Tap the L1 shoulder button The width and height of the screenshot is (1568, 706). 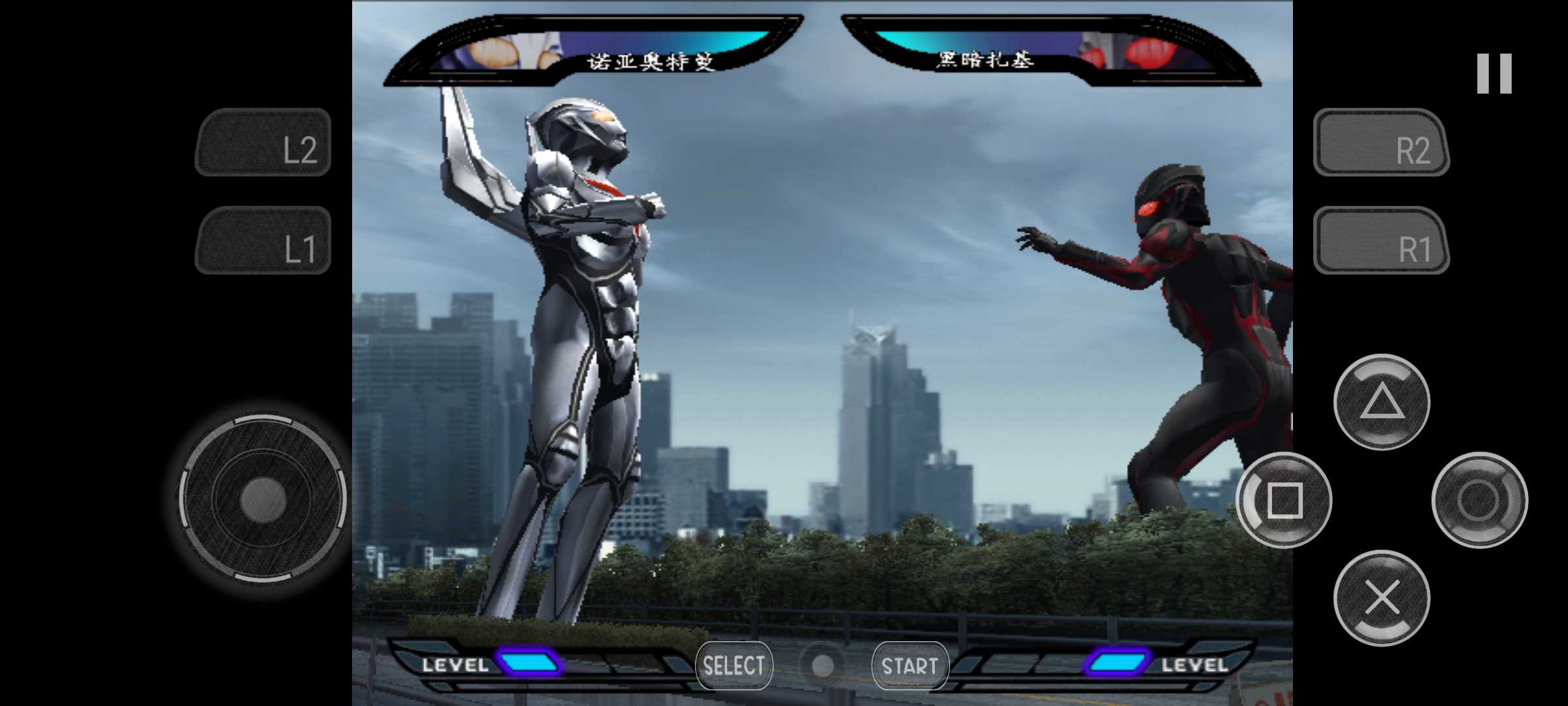point(263,241)
